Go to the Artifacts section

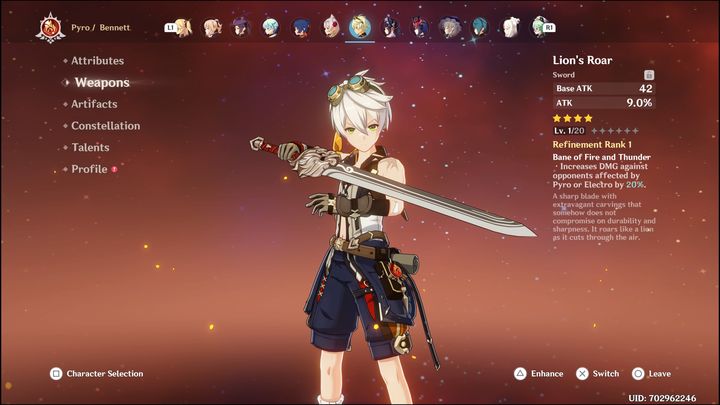coord(94,104)
